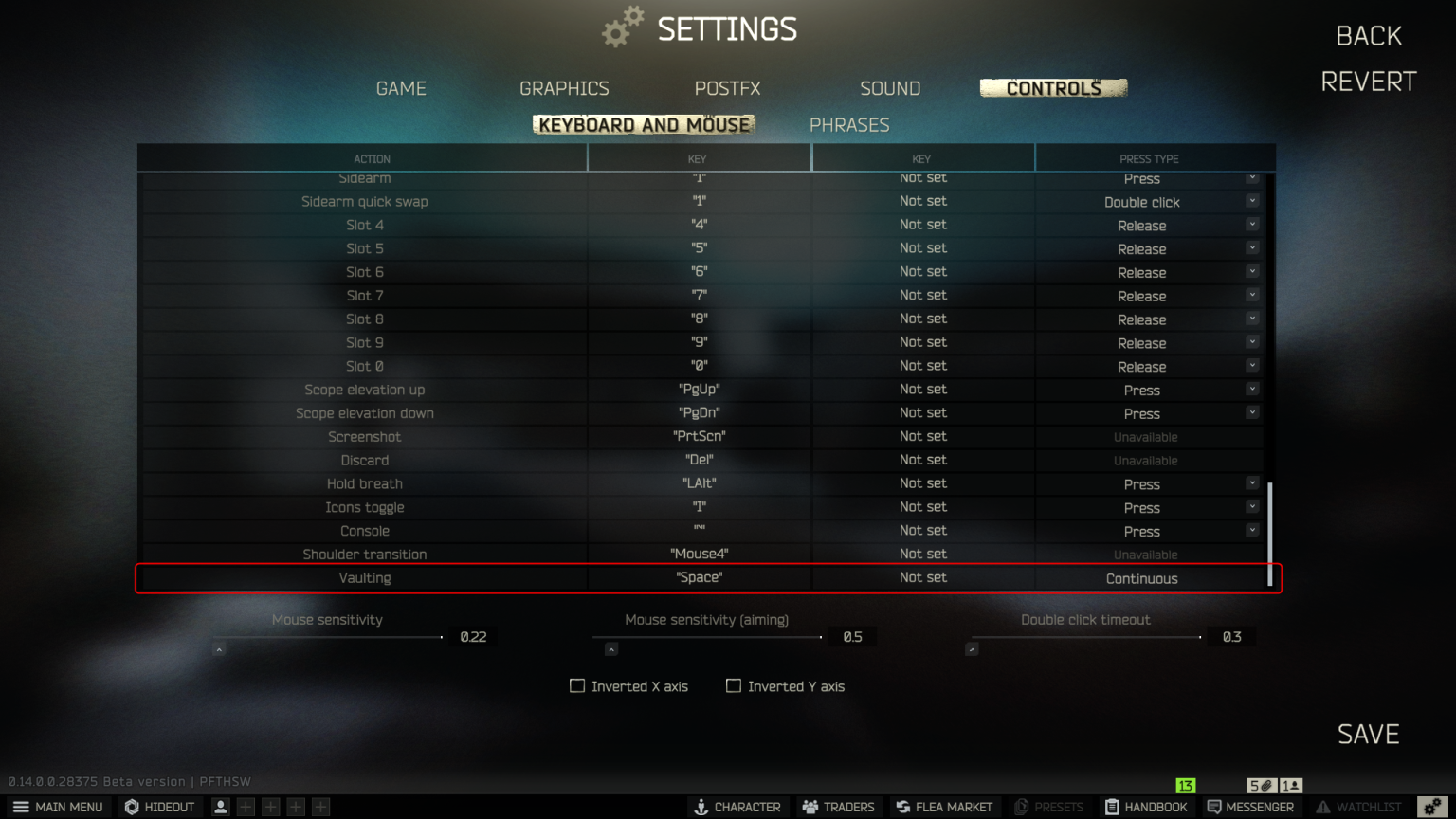Viewport: 1456px width, 819px height.
Task: Show the Sound settings tab
Action: 890,88
